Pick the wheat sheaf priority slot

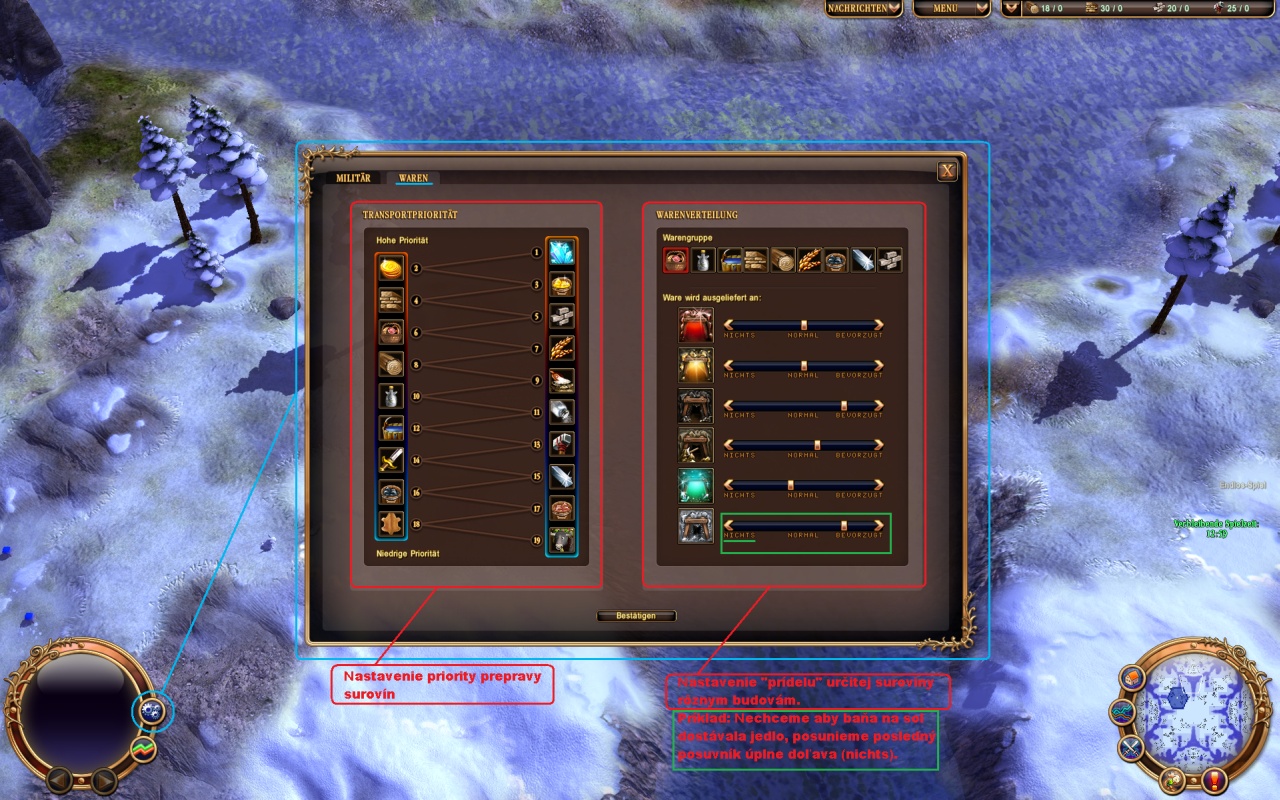coord(562,348)
